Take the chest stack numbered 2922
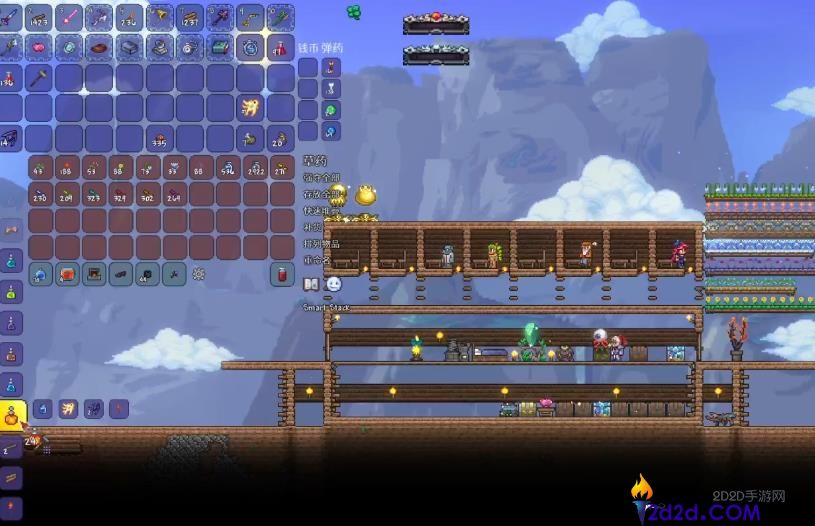Viewport: 815px width, 526px height. click(255, 168)
